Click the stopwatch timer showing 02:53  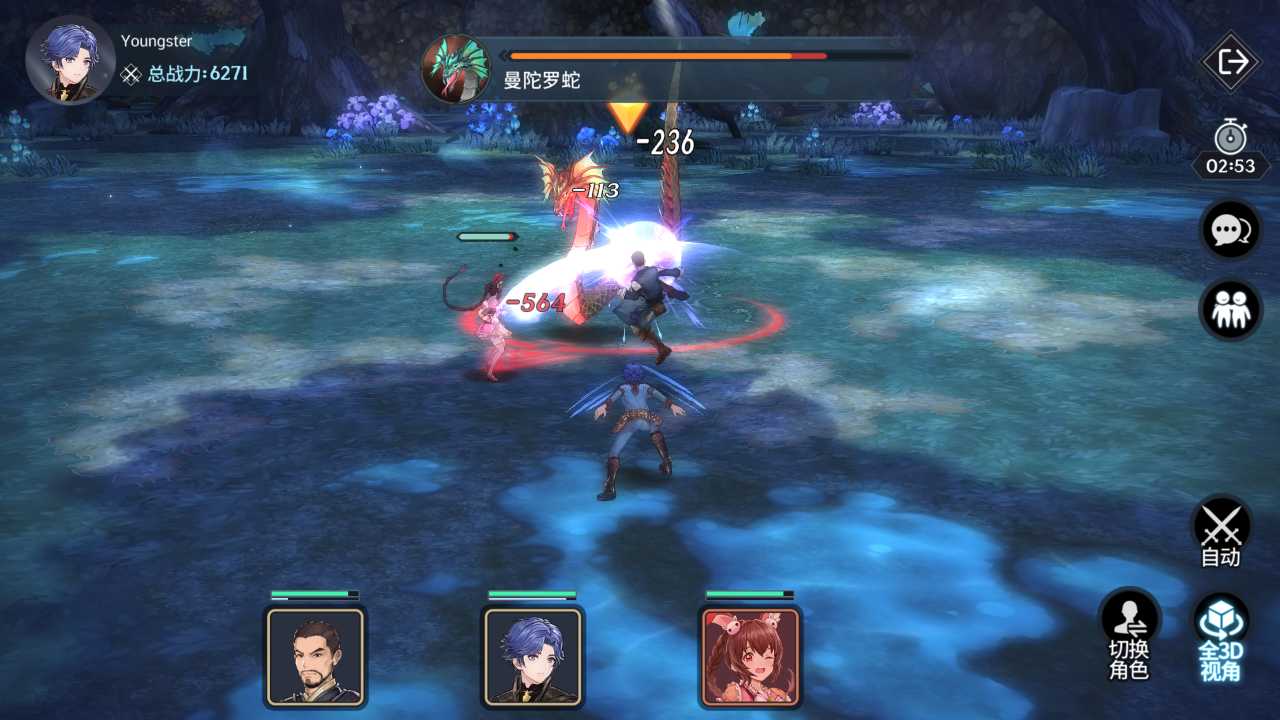point(1229,152)
